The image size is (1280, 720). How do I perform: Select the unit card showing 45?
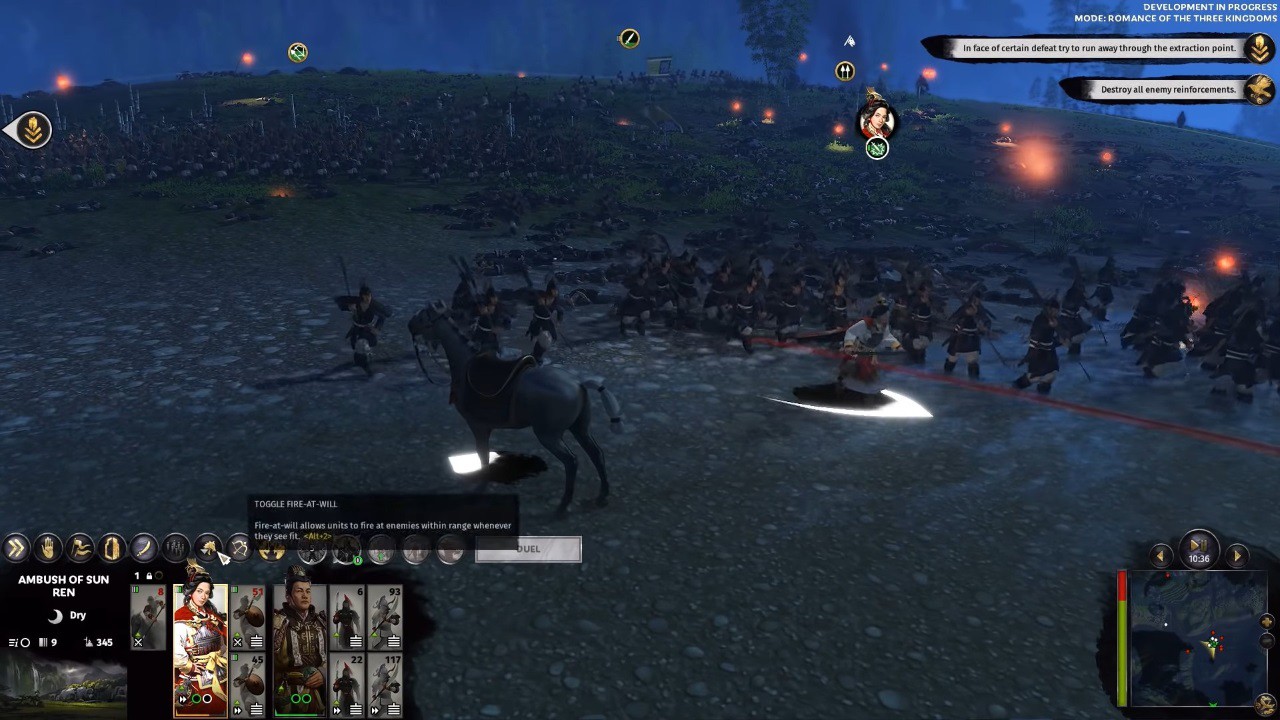coord(248,684)
